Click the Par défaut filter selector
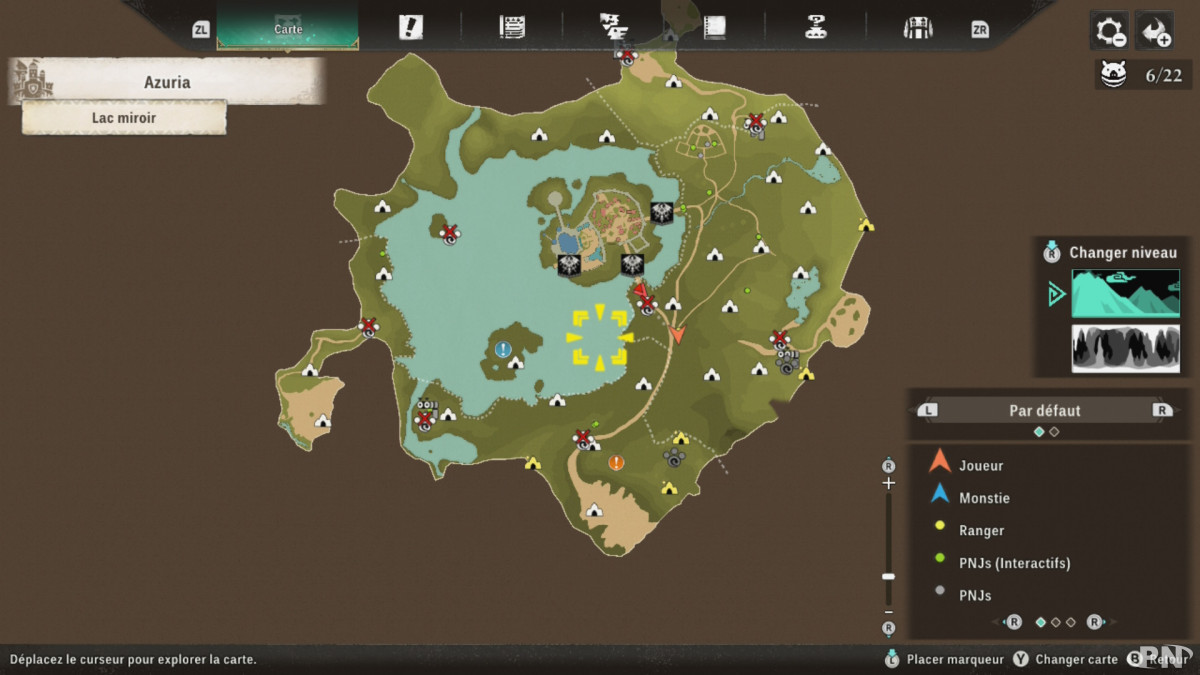This screenshot has height=675, width=1200. coord(1044,410)
